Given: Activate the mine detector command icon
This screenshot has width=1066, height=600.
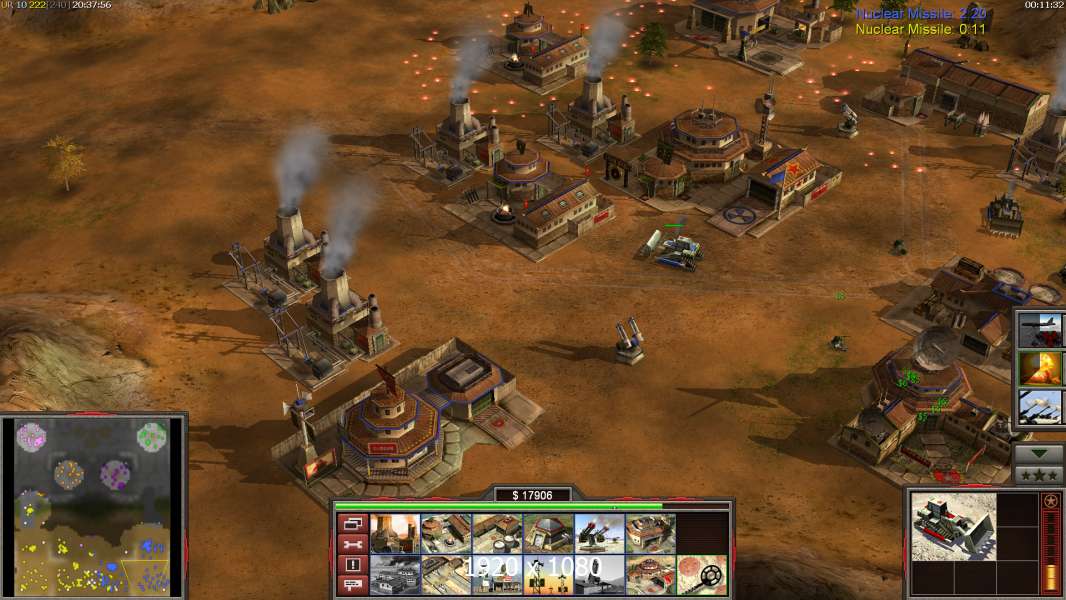Looking at the screenshot, I should pos(700,575).
